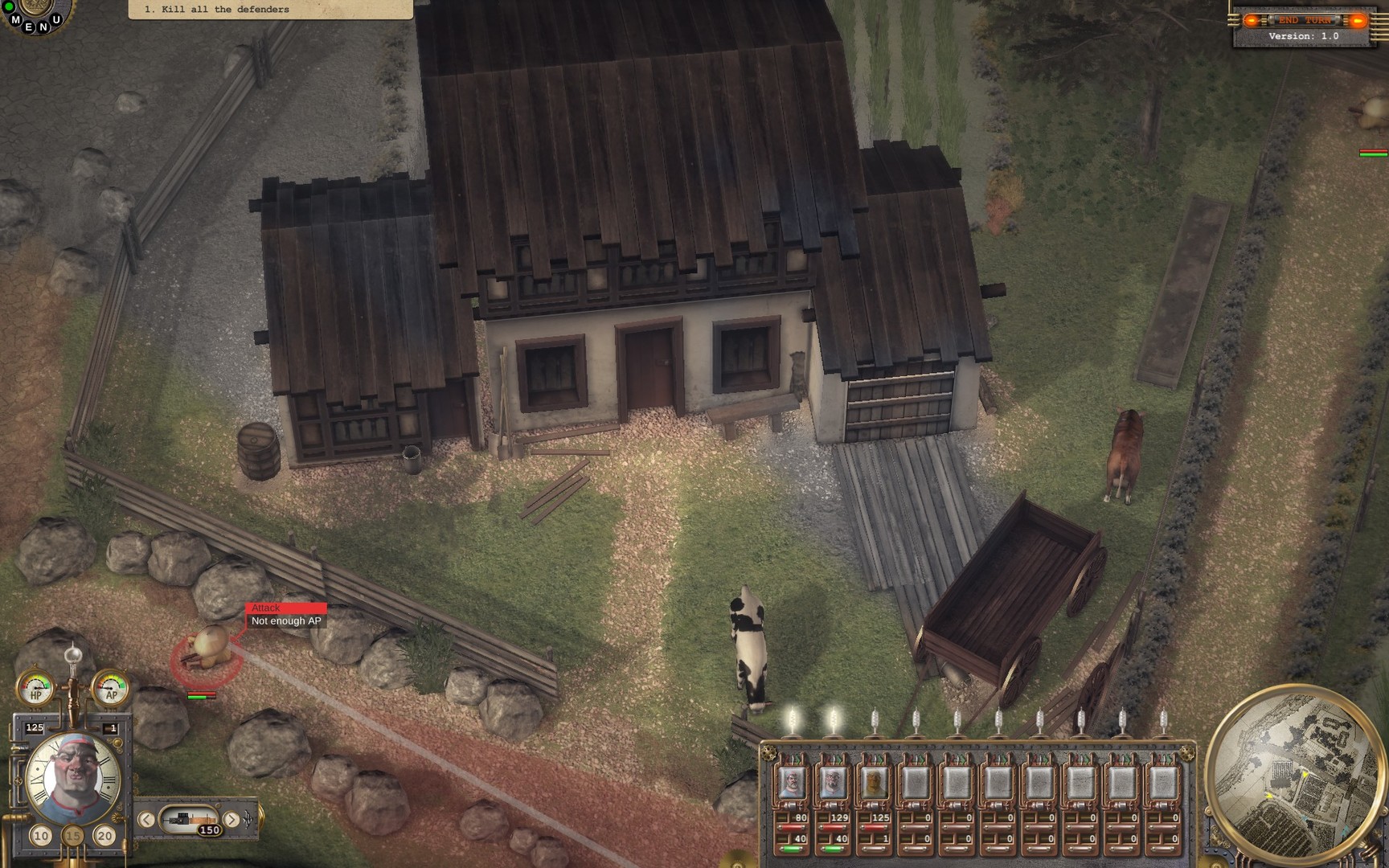The height and width of the screenshot is (868, 1389).
Task: Select the first squad member portrait
Action: (x=792, y=782)
